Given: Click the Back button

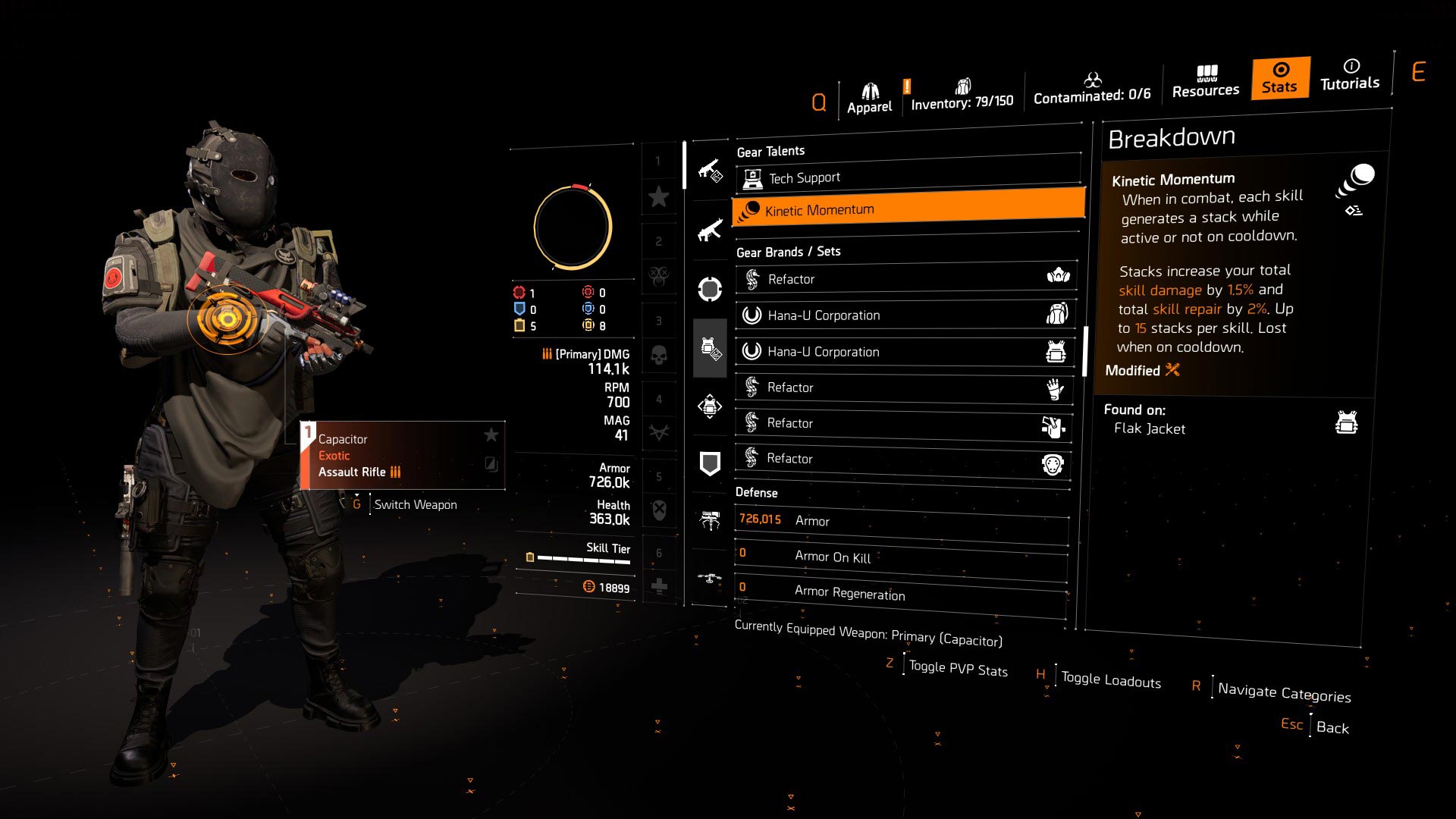Looking at the screenshot, I should pyautogui.click(x=1333, y=726).
